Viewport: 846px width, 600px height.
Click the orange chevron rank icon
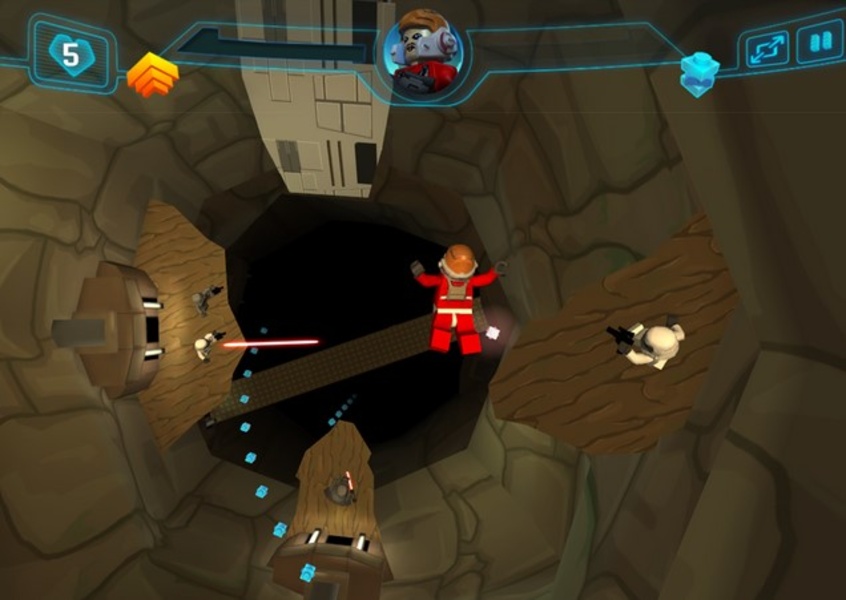[x=153, y=75]
